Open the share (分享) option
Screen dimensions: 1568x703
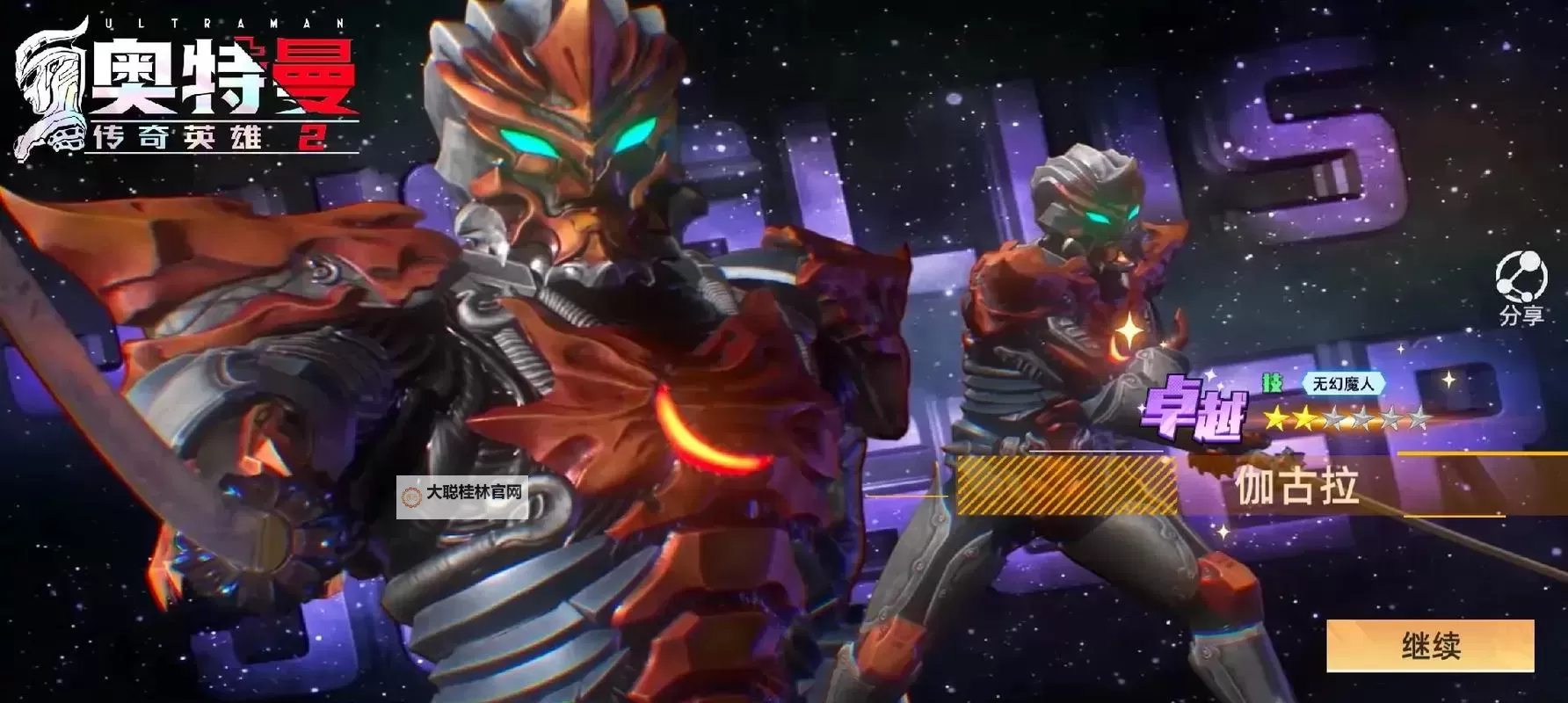coord(1521,286)
